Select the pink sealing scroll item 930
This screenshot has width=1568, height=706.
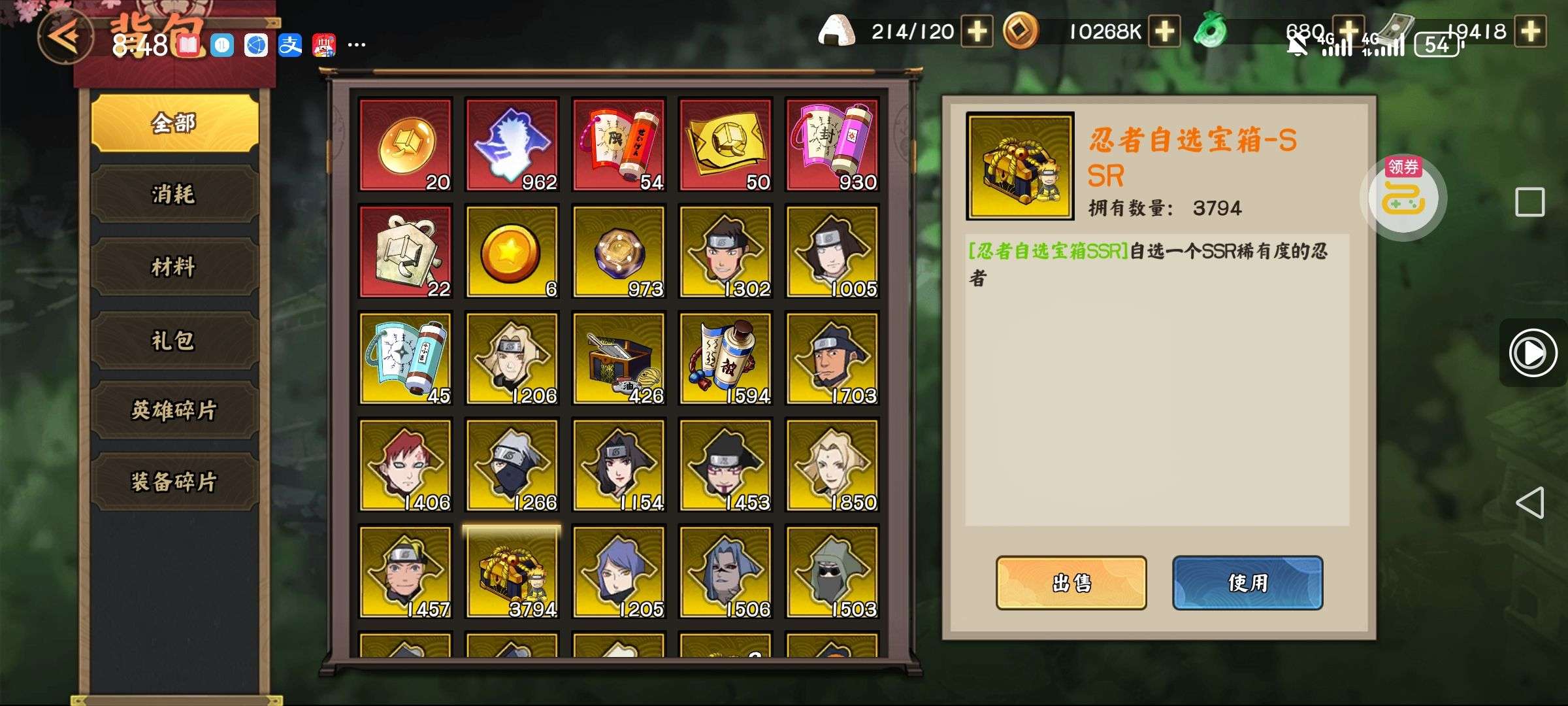point(832,144)
